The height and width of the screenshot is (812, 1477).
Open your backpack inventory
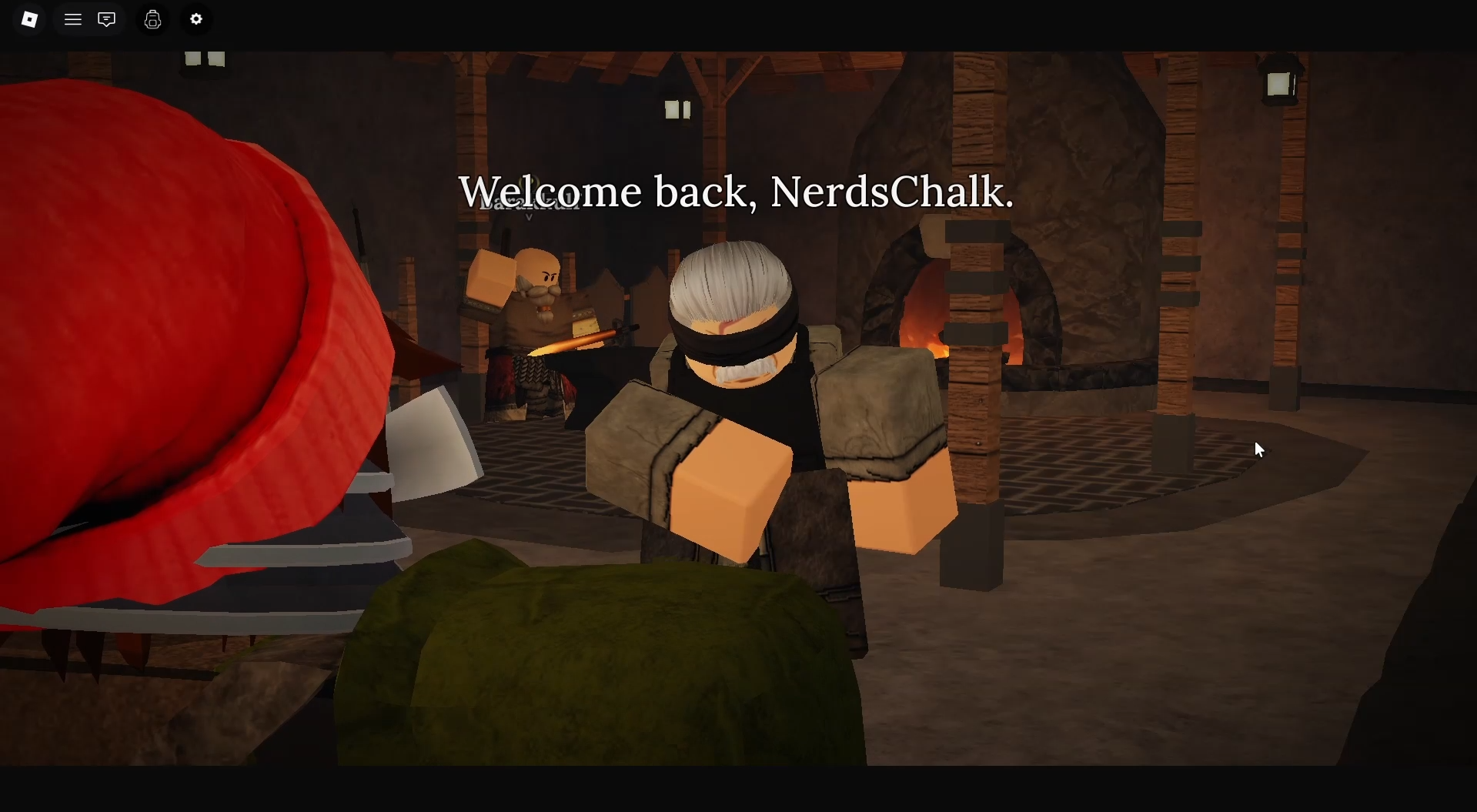152,19
